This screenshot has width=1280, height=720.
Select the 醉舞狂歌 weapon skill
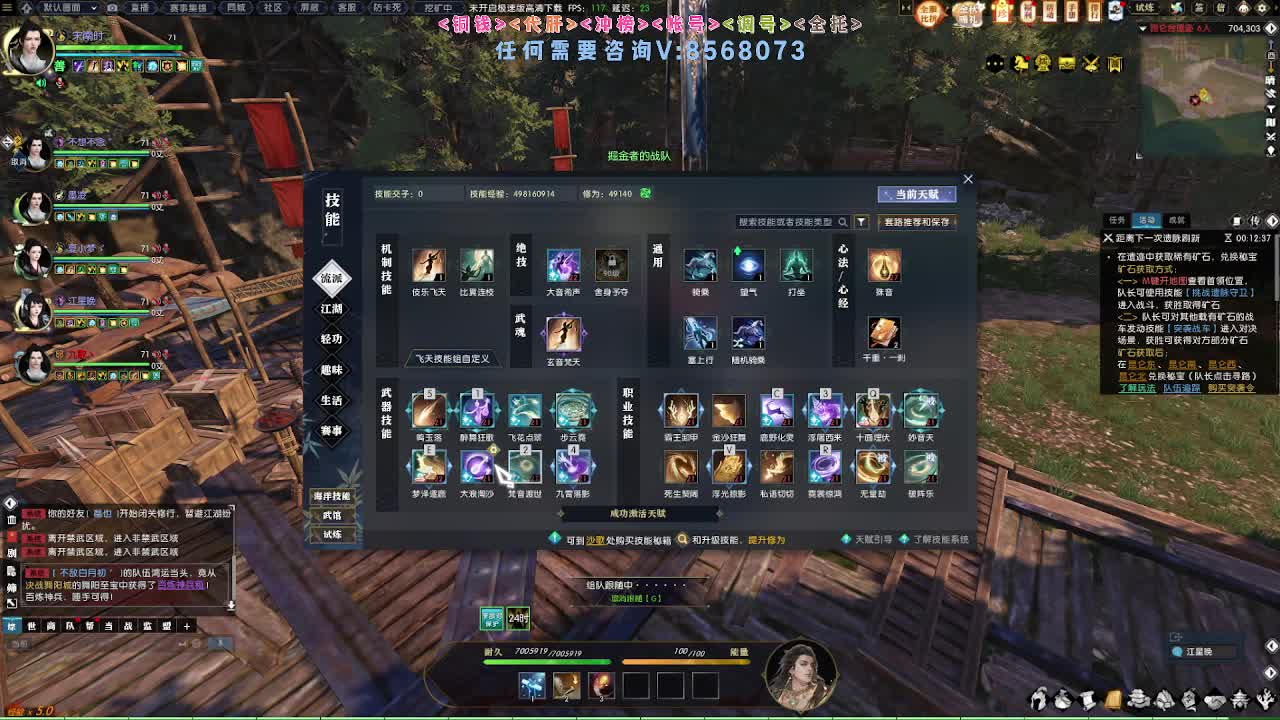coord(477,413)
